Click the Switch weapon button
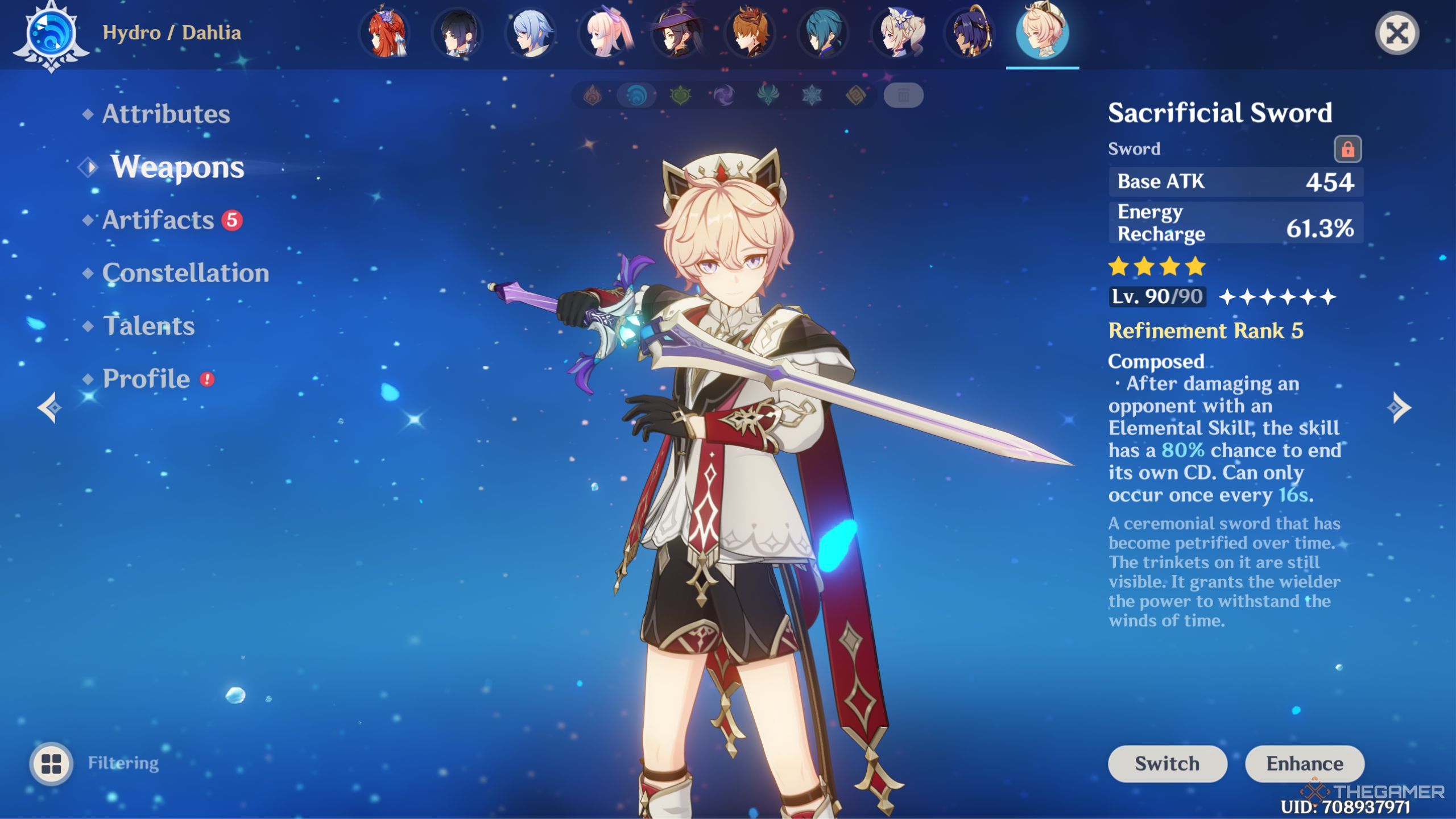 1167,763
